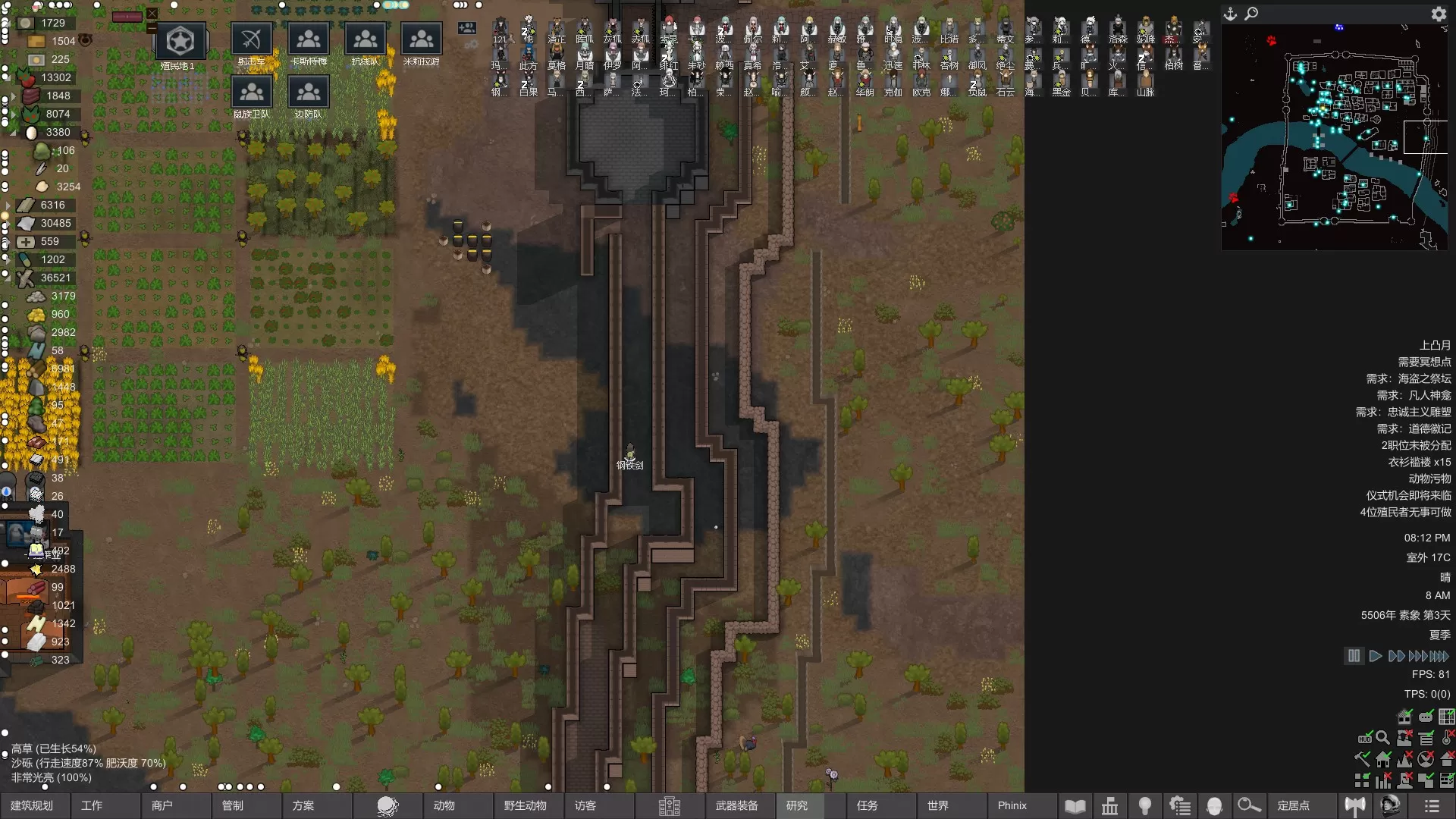
Task: Open the 工作 work tab
Action: (x=92, y=805)
